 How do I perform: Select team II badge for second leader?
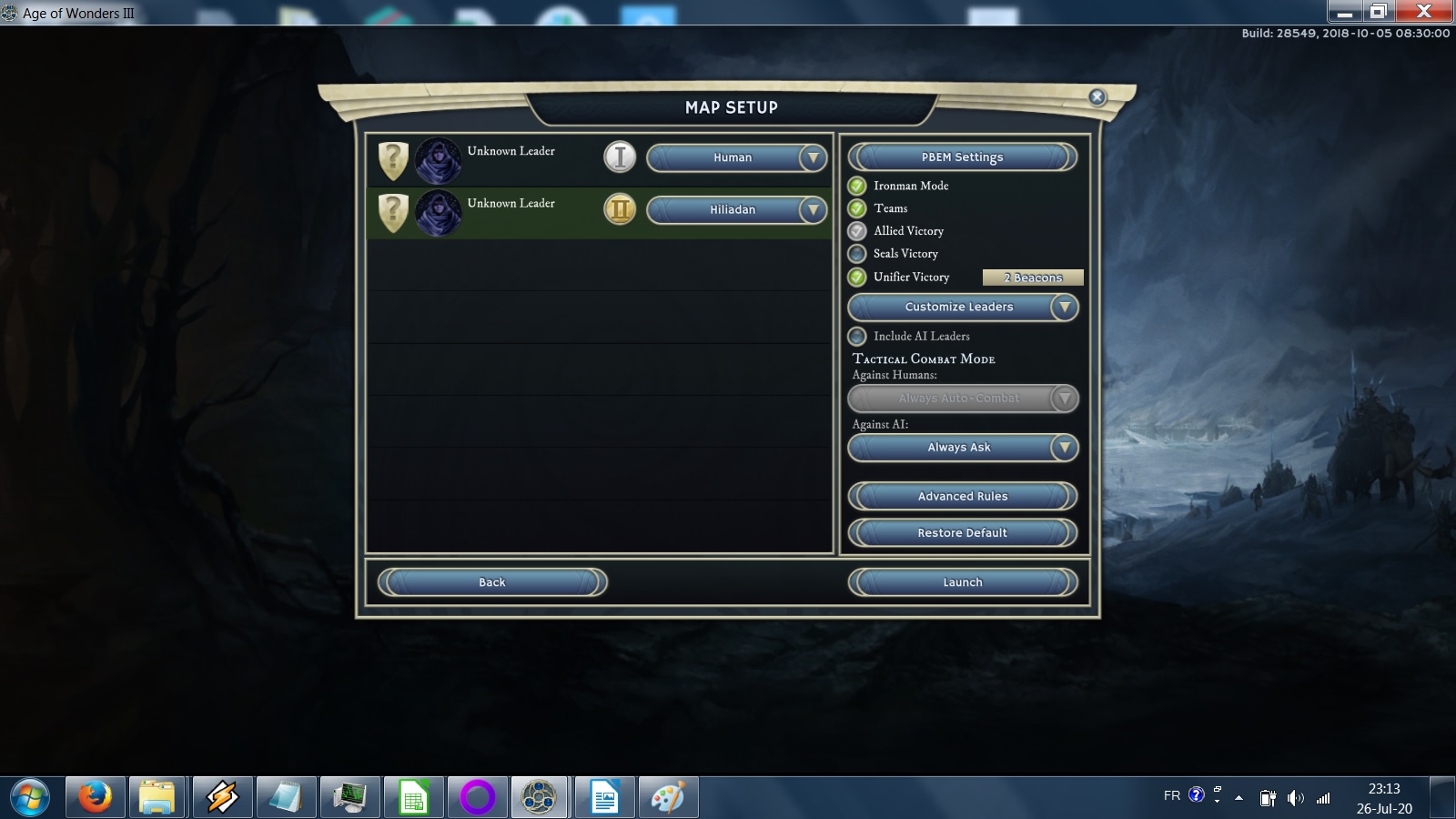[620, 210]
